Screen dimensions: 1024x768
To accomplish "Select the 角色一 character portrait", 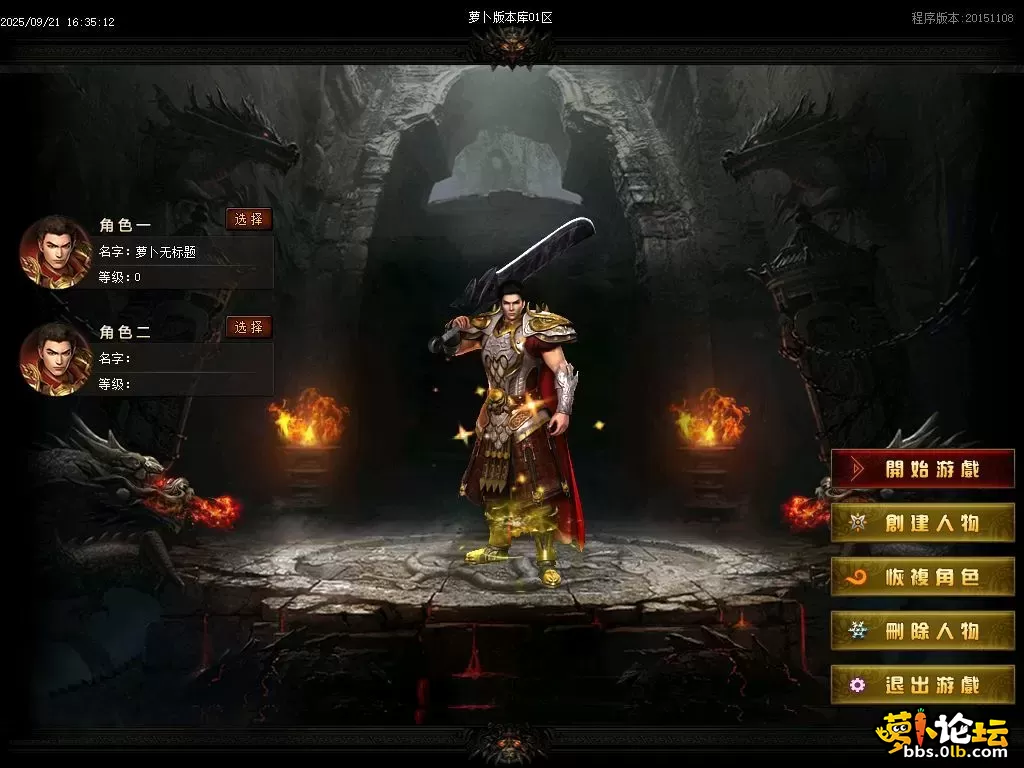I will [56, 252].
